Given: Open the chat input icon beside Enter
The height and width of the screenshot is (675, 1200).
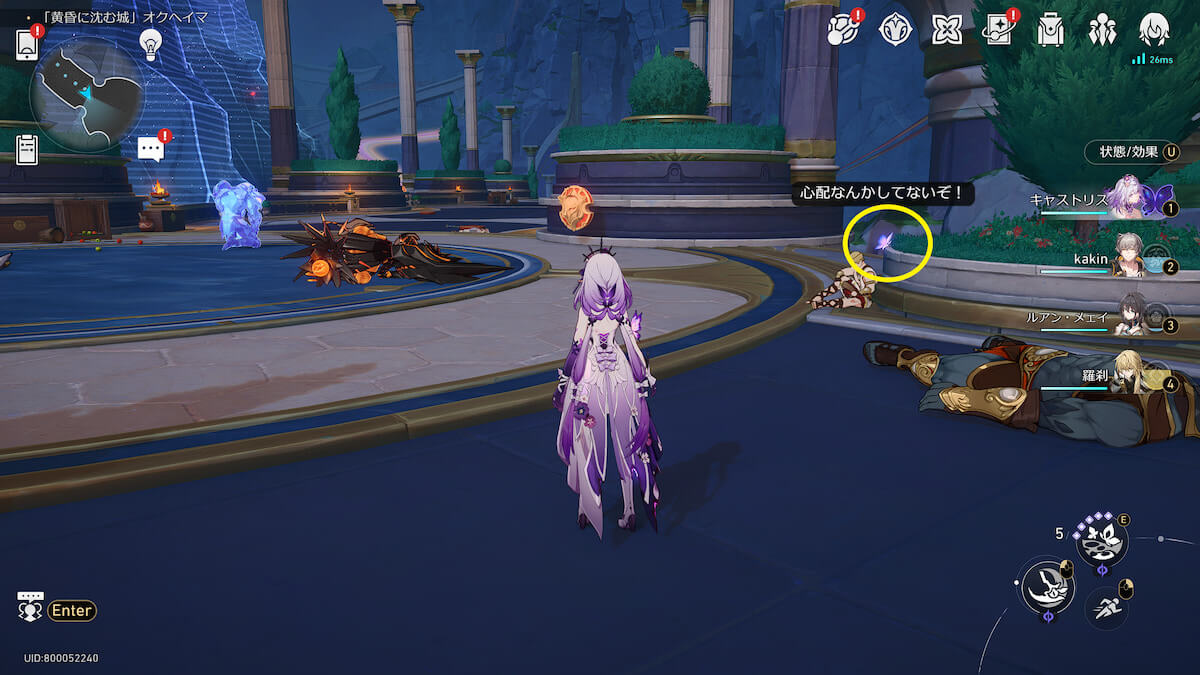Looking at the screenshot, I should 30,606.
